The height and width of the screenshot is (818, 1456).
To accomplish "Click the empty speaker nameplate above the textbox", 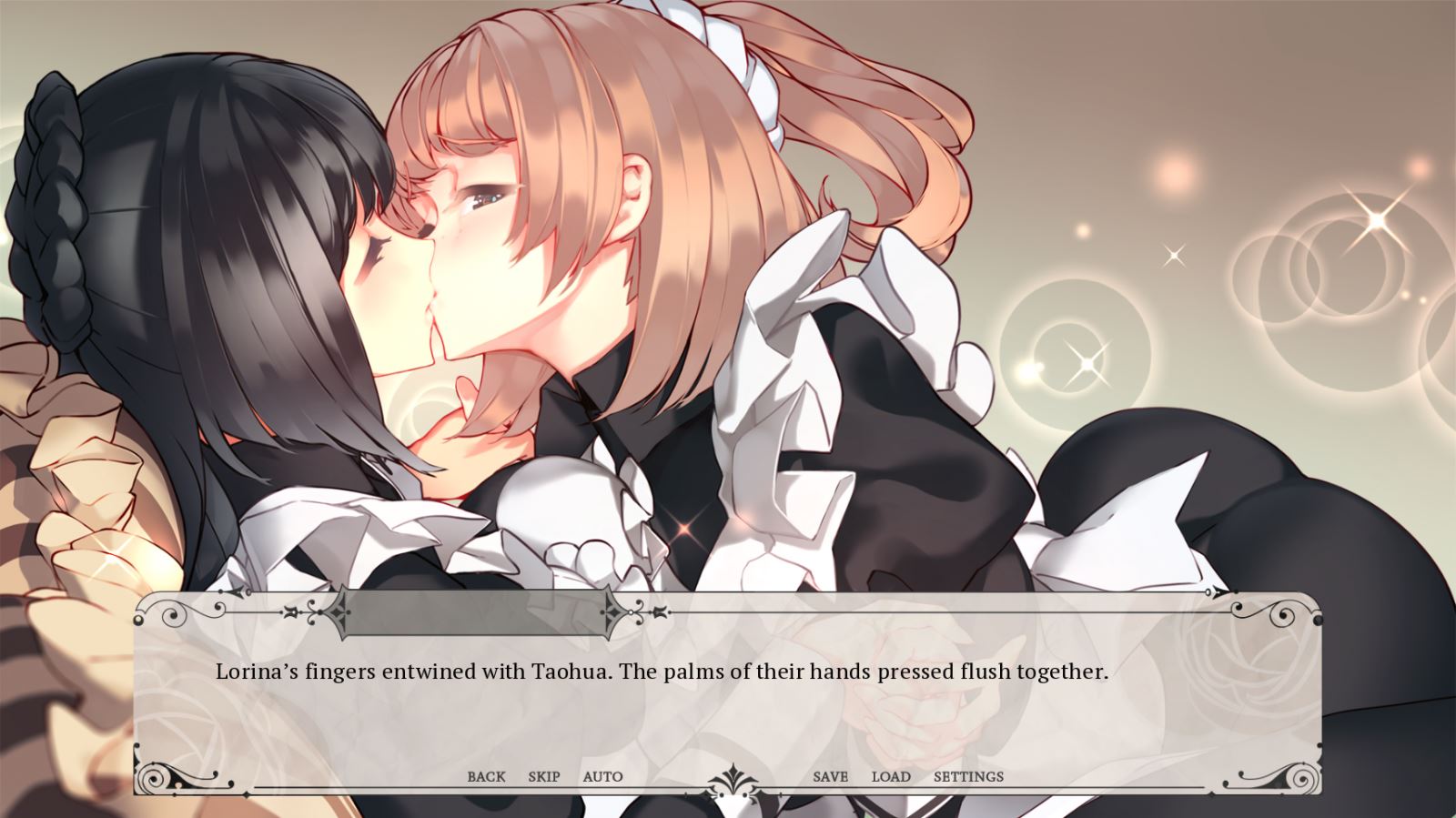I will click(x=473, y=611).
